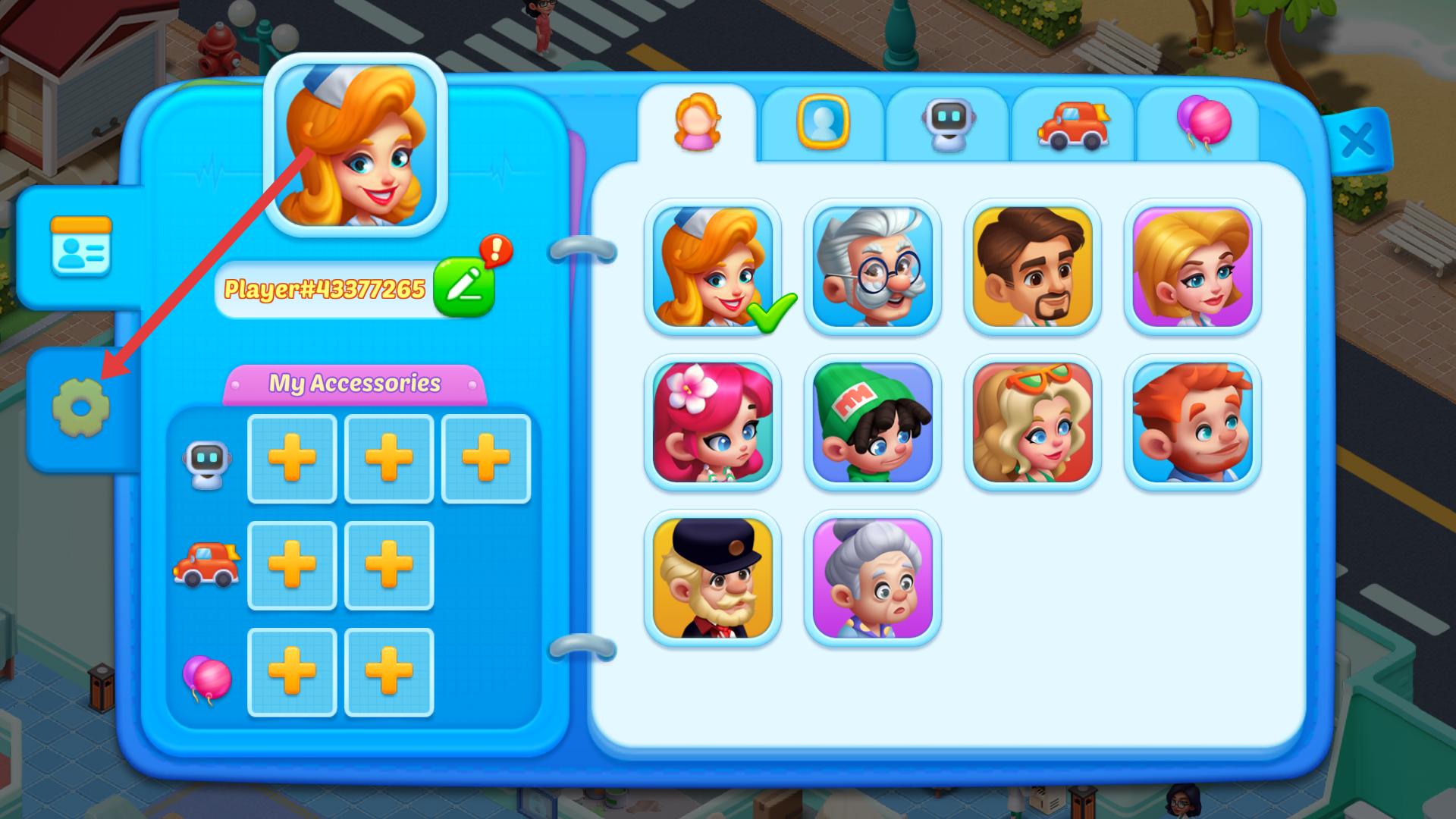This screenshot has width=1456, height=819.
Task: Select the gray-haired grandmother avatar
Action: (872, 578)
